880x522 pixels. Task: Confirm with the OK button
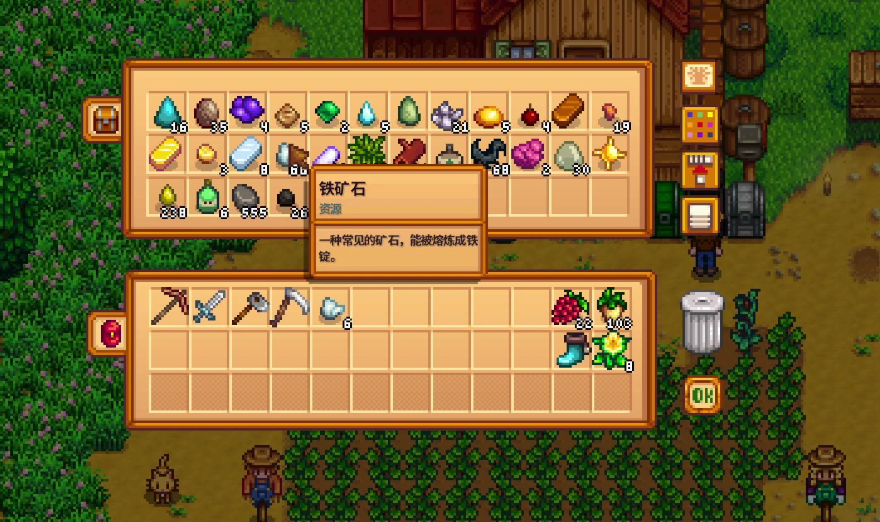tap(702, 396)
